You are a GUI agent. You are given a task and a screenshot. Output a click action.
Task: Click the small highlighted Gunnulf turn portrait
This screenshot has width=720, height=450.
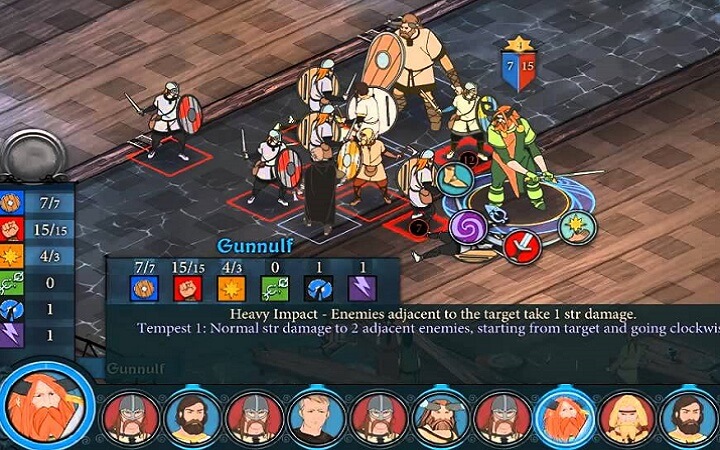564,416
